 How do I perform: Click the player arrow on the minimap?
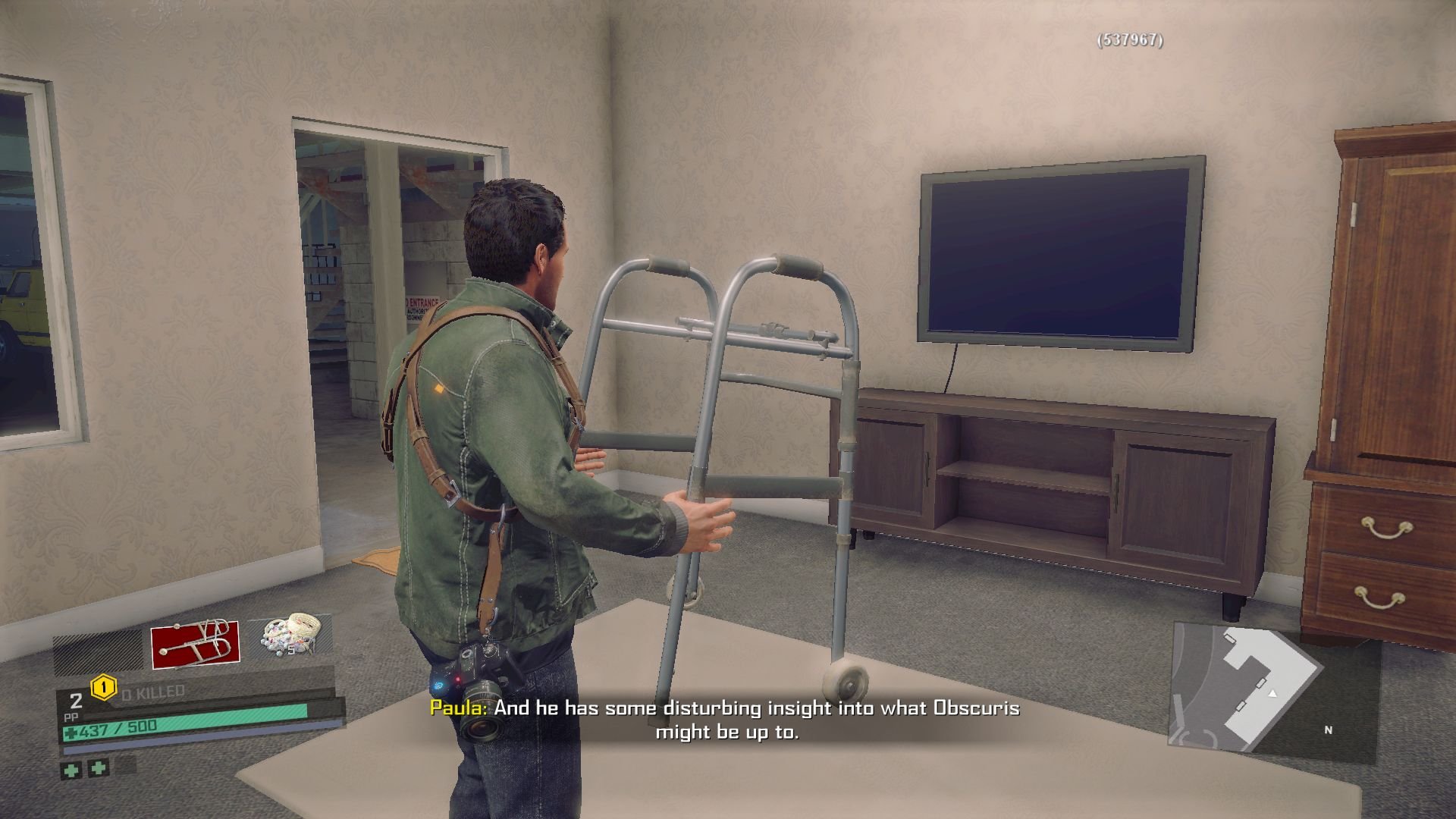click(x=1272, y=695)
